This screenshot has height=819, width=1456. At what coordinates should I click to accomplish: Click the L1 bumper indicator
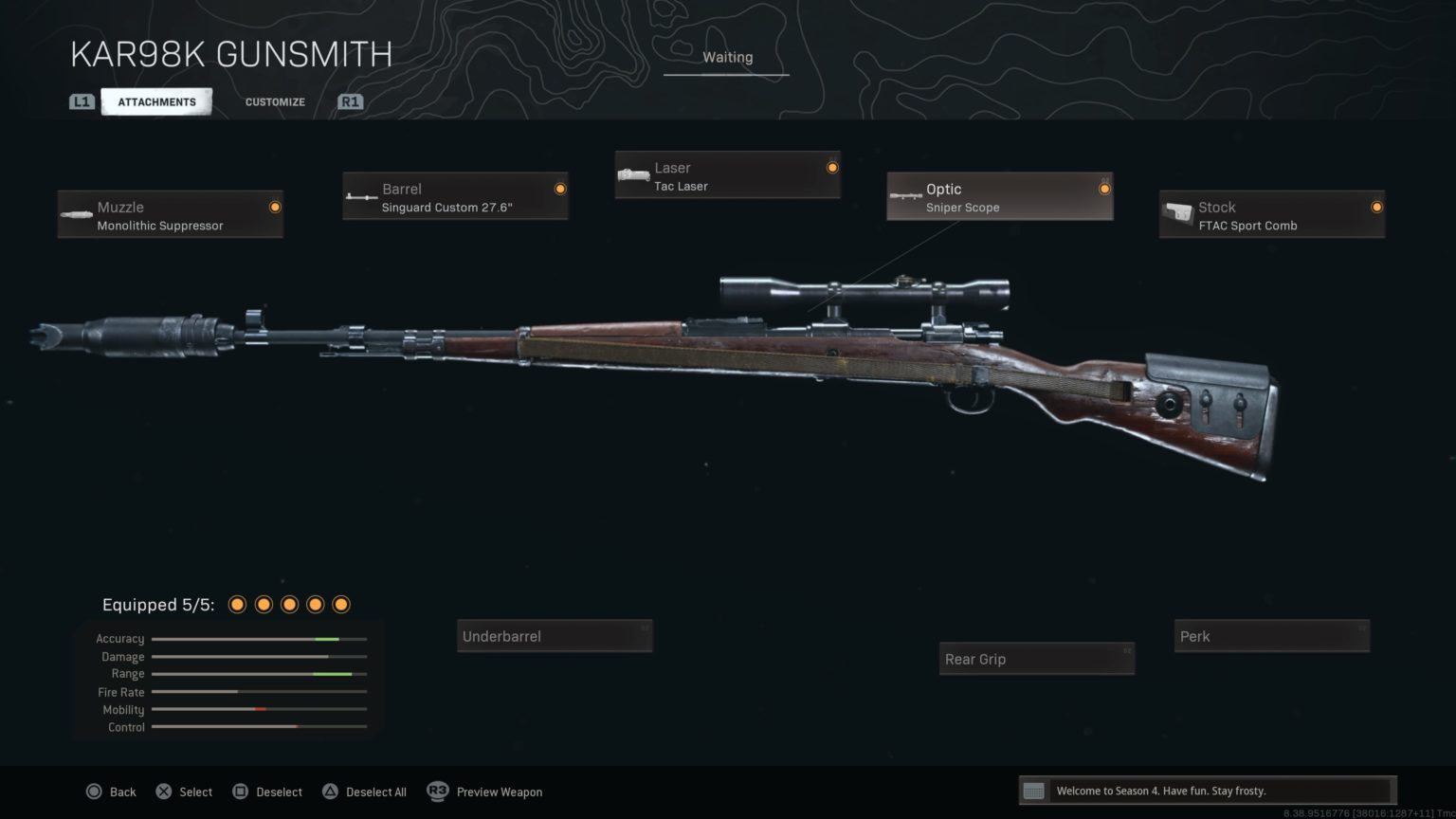[82, 100]
